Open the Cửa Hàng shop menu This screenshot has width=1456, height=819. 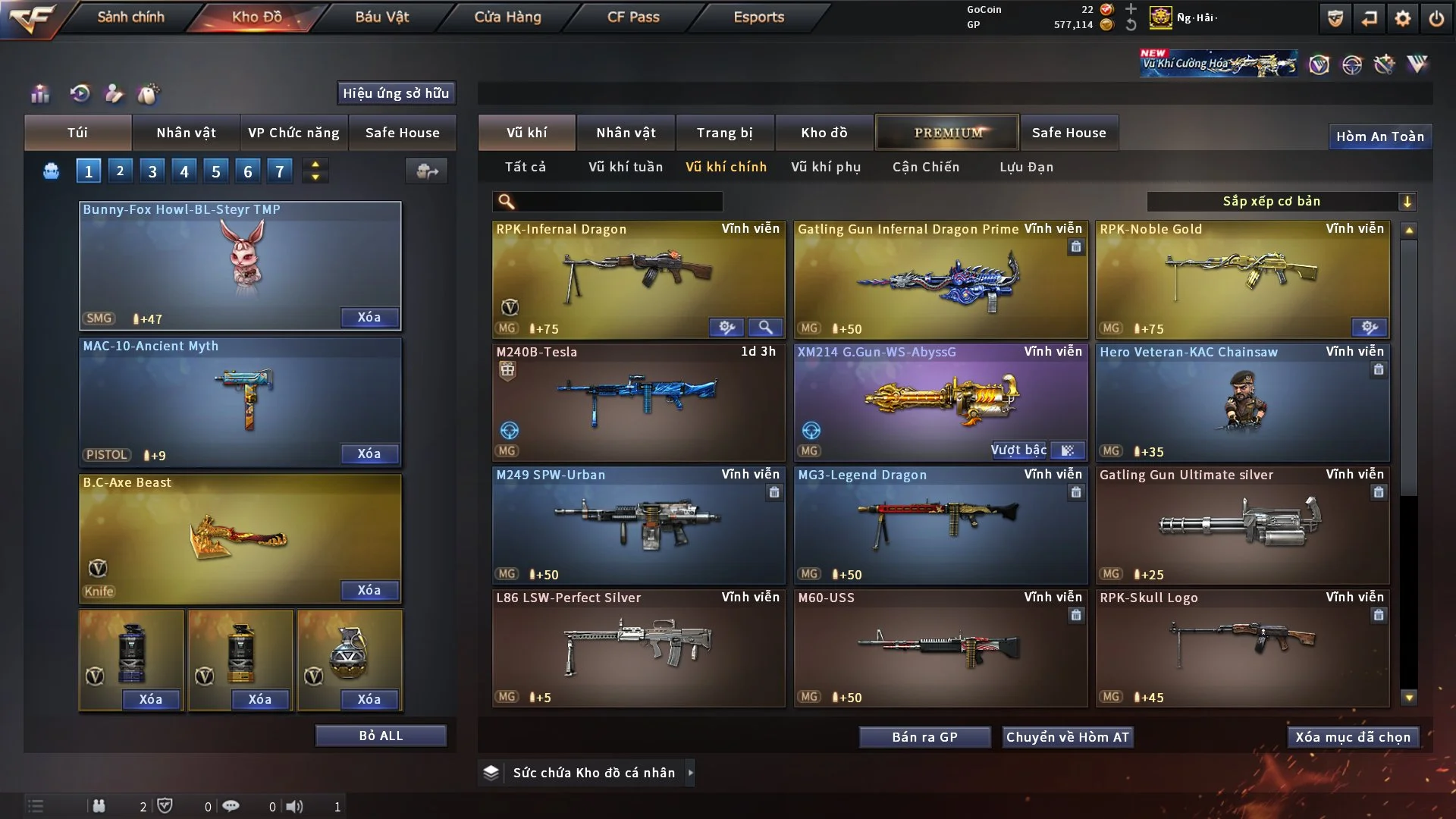507,17
